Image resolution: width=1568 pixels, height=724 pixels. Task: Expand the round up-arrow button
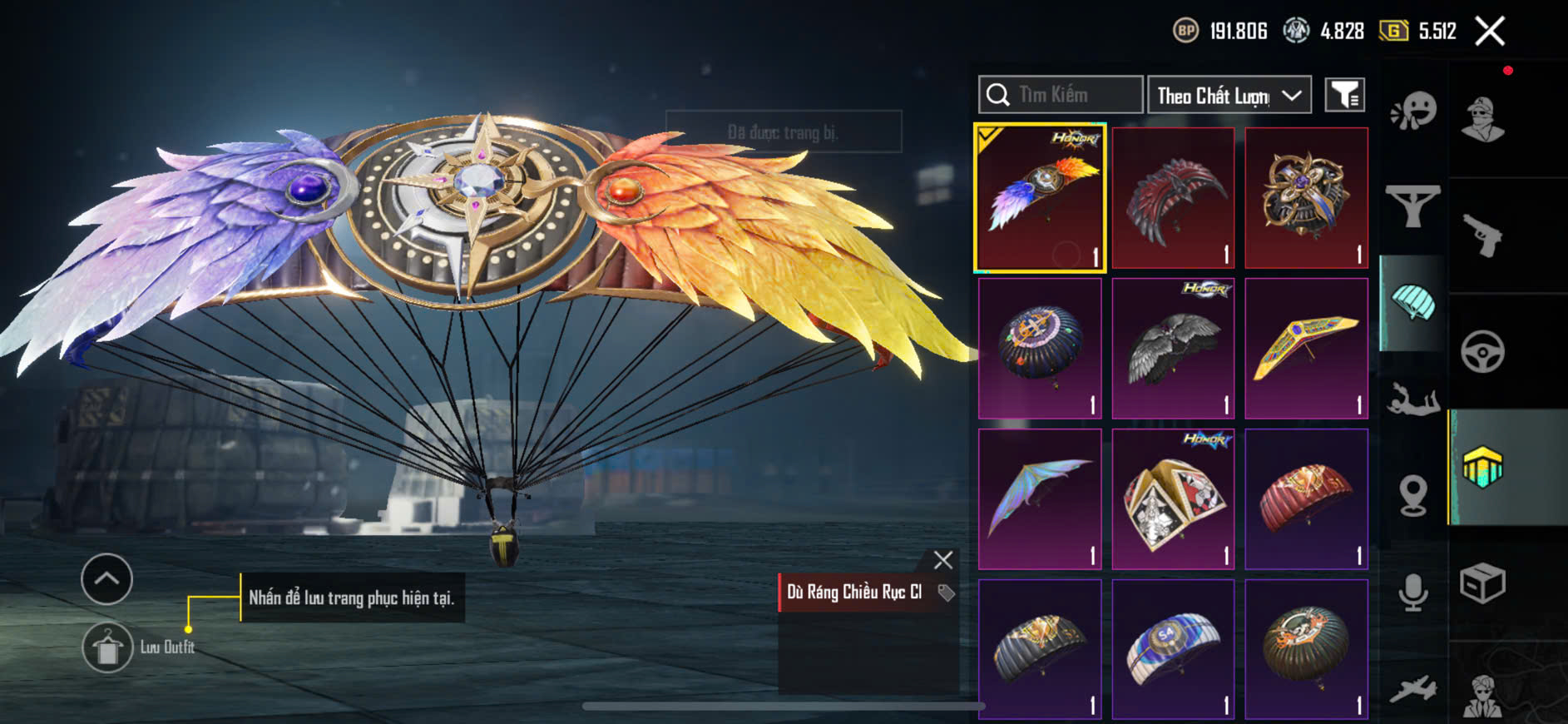(106, 578)
